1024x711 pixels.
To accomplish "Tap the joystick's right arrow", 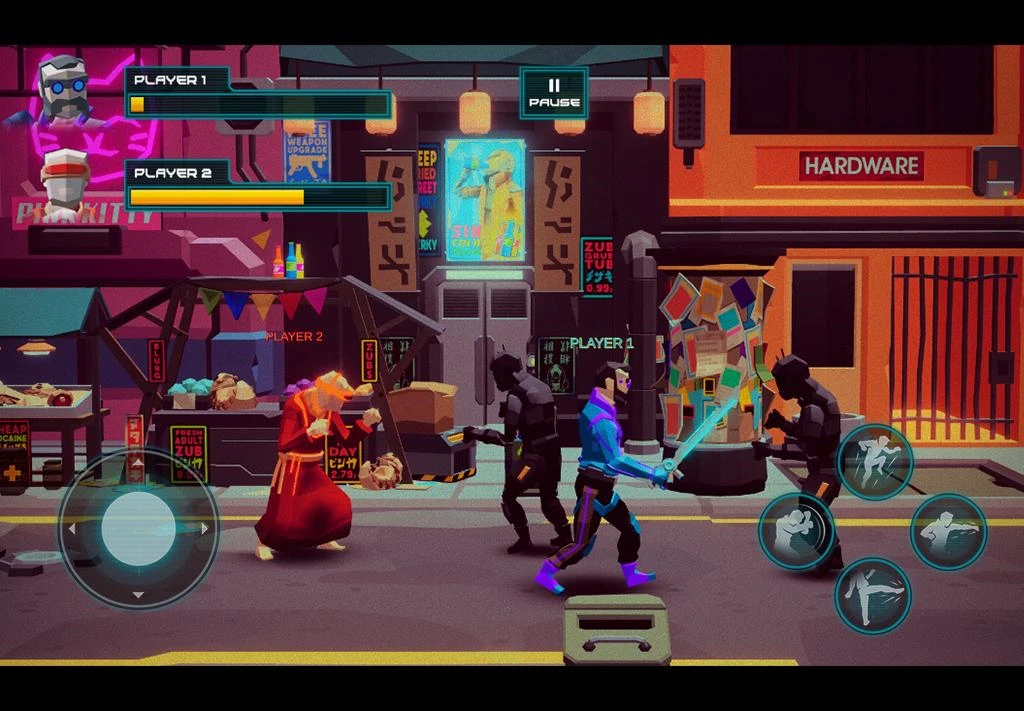I will pyautogui.click(x=206, y=528).
